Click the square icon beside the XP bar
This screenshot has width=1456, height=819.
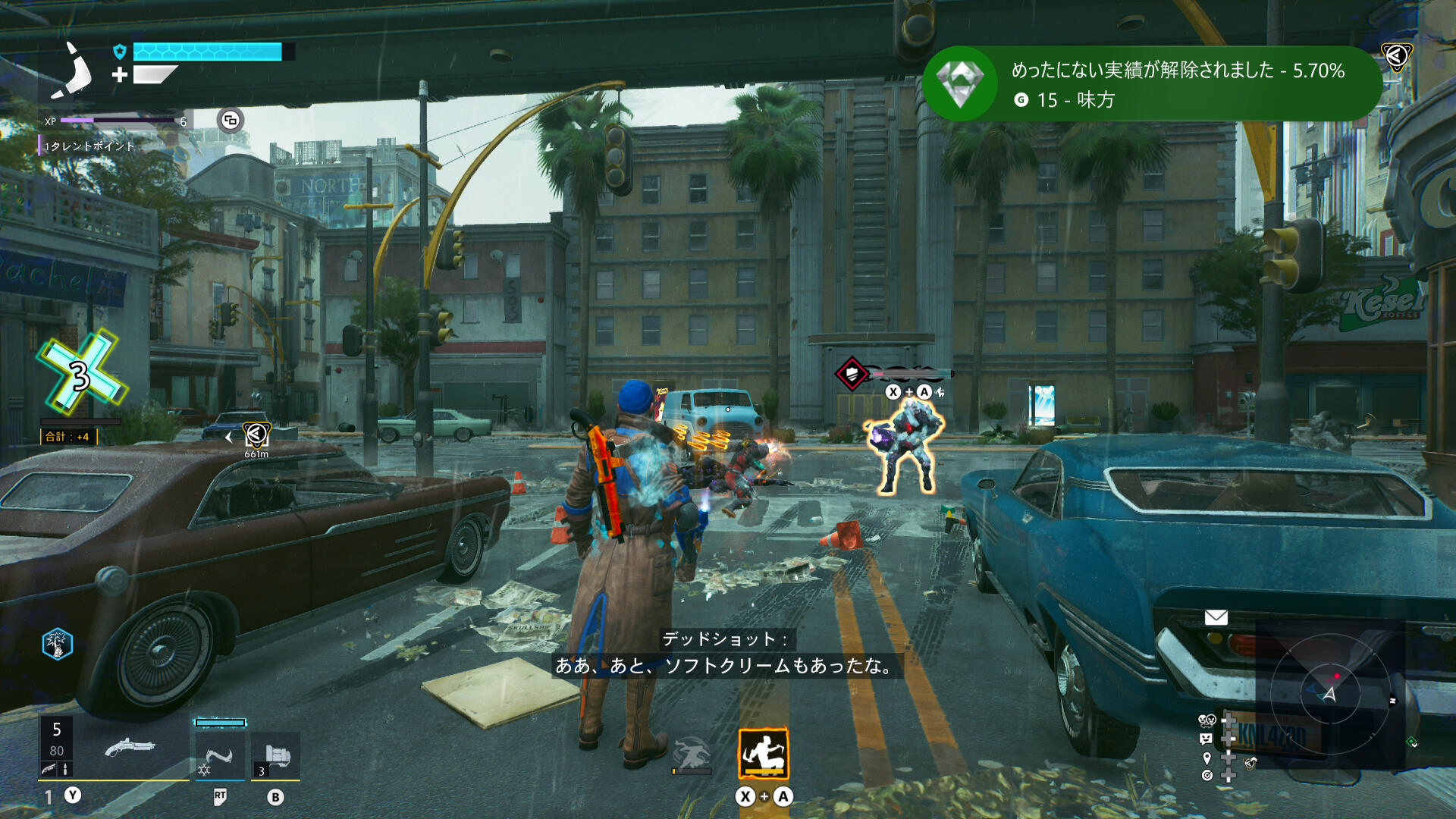(231, 120)
